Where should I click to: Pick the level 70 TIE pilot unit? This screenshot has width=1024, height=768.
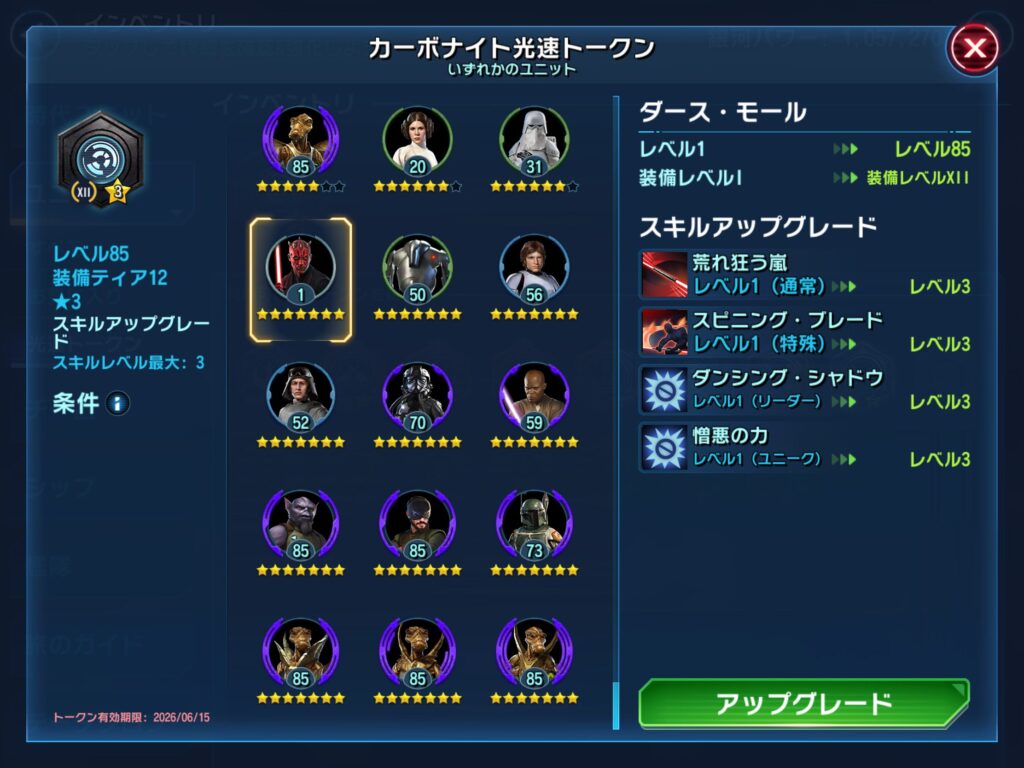pos(417,397)
